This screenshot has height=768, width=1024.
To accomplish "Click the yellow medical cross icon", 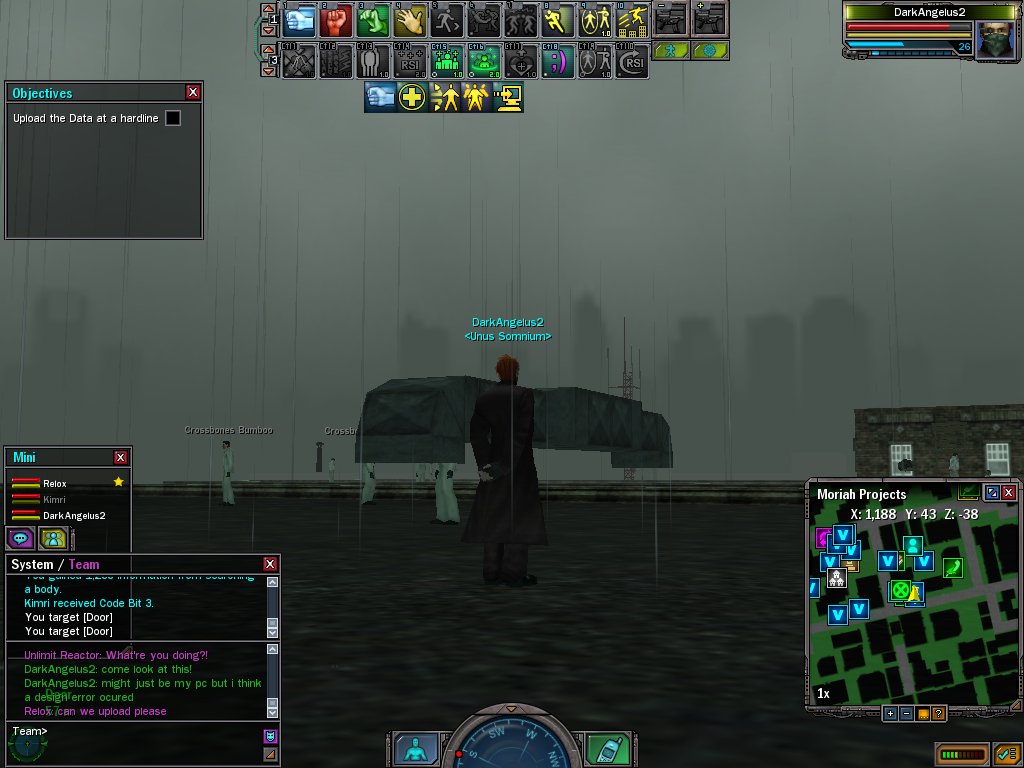I will click(411, 97).
